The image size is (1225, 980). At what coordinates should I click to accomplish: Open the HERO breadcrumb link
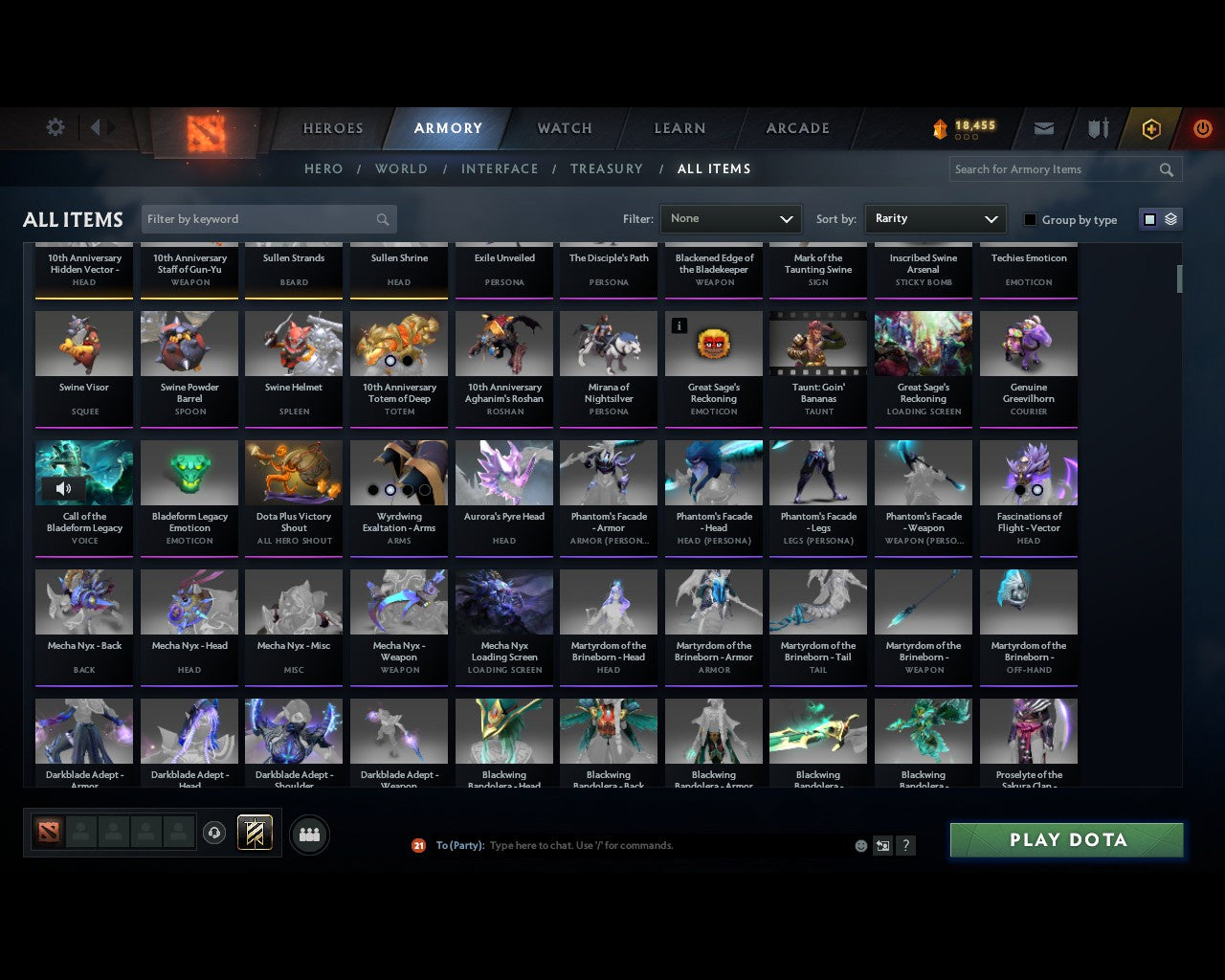(323, 168)
